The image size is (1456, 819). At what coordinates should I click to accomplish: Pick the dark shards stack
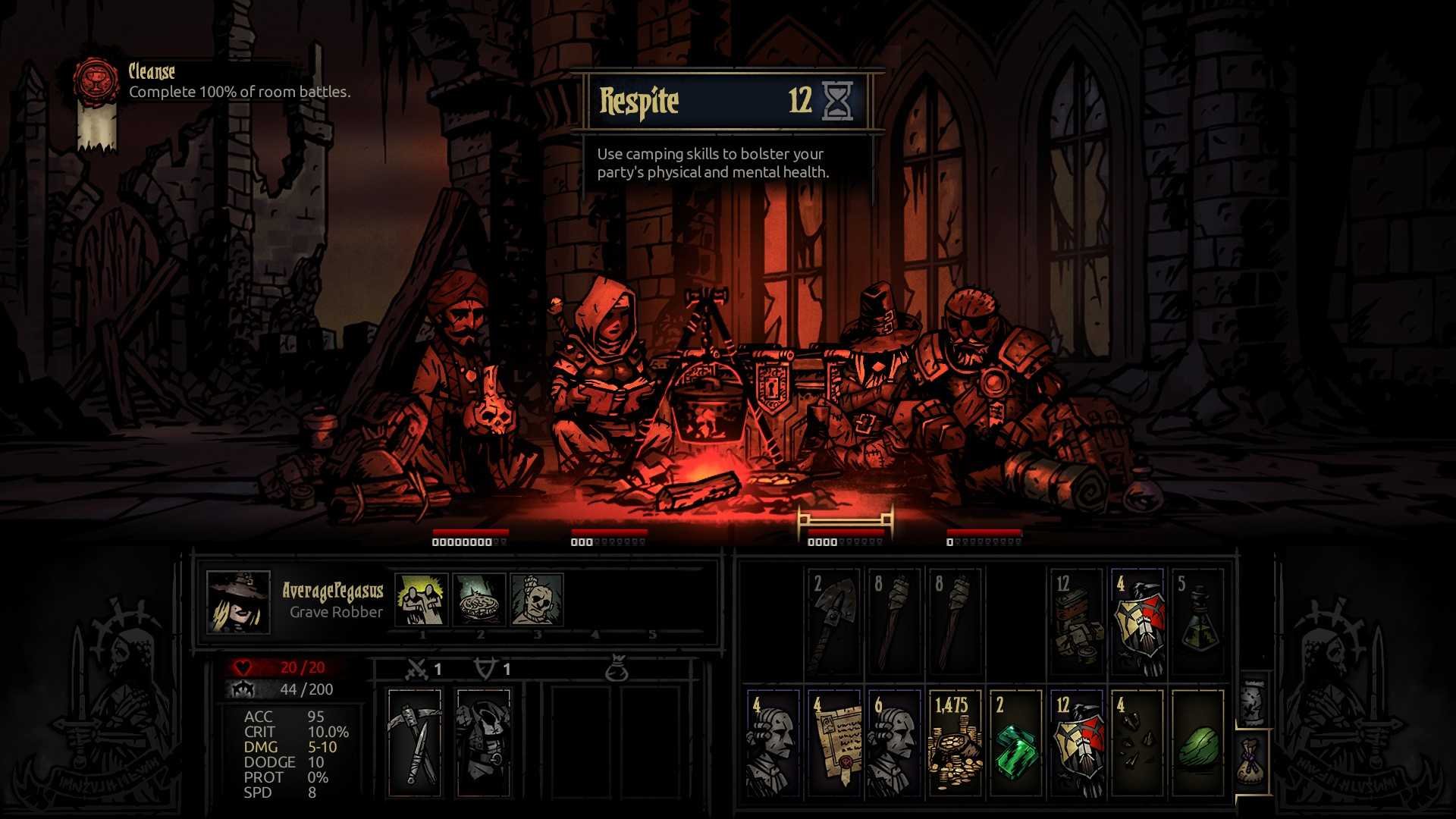(x=1137, y=743)
